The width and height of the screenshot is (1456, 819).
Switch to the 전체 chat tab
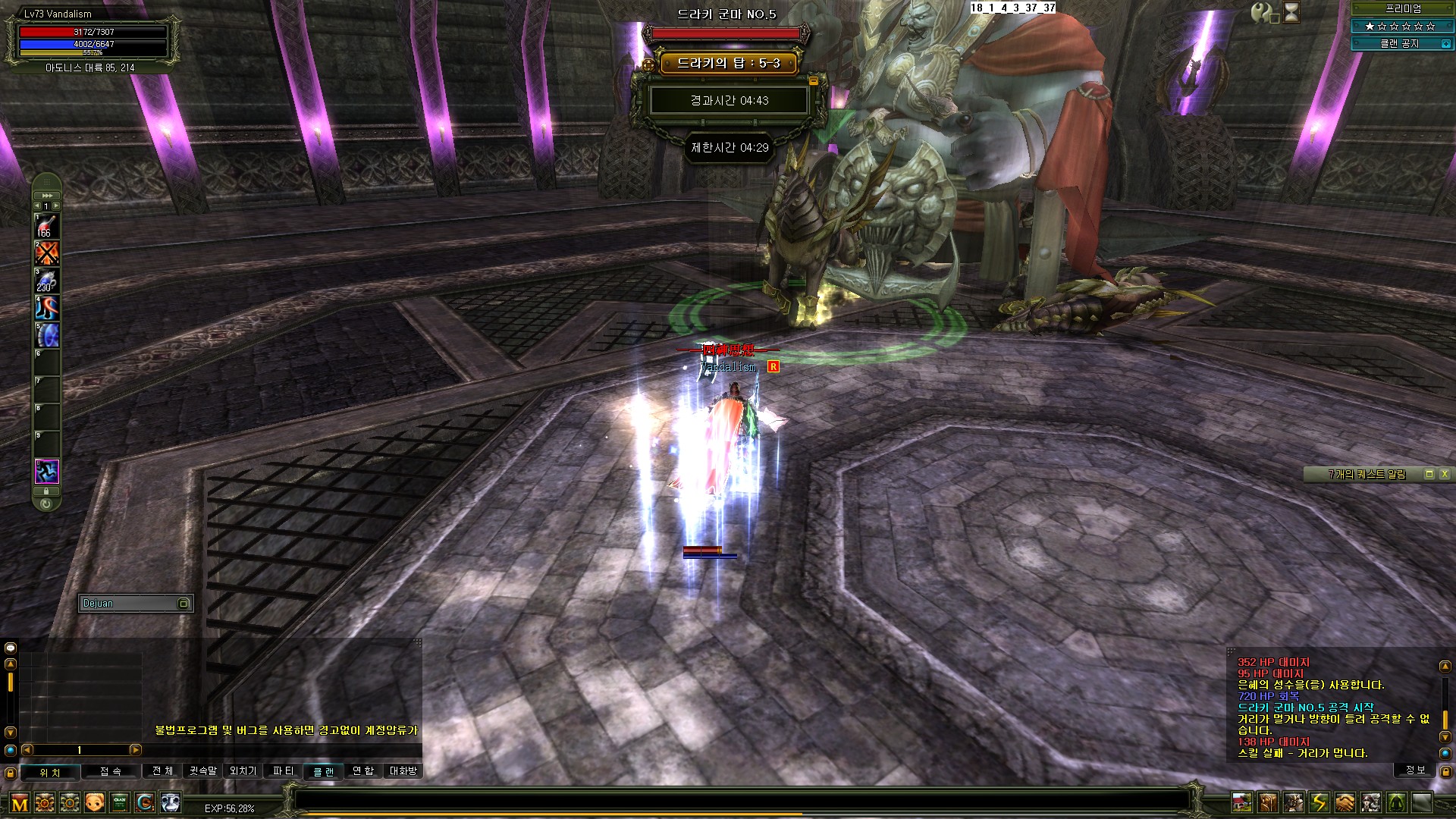[x=162, y=771]
